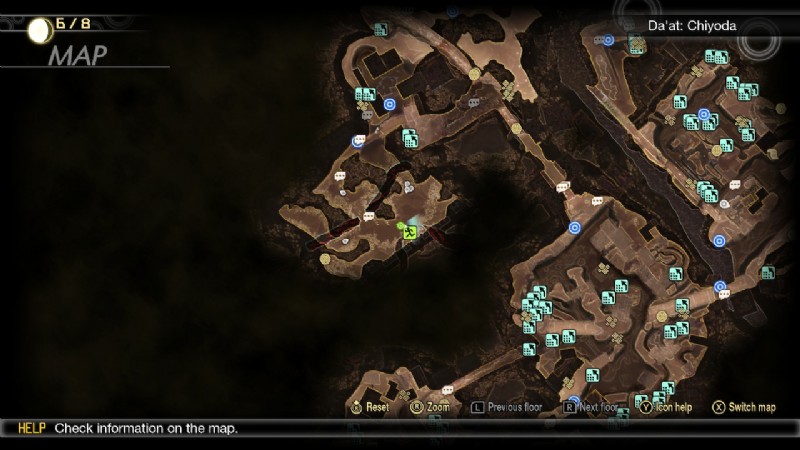Choose the speech bubble marker just above Zoom label
The image size is (800, 450).
point(447,389)
